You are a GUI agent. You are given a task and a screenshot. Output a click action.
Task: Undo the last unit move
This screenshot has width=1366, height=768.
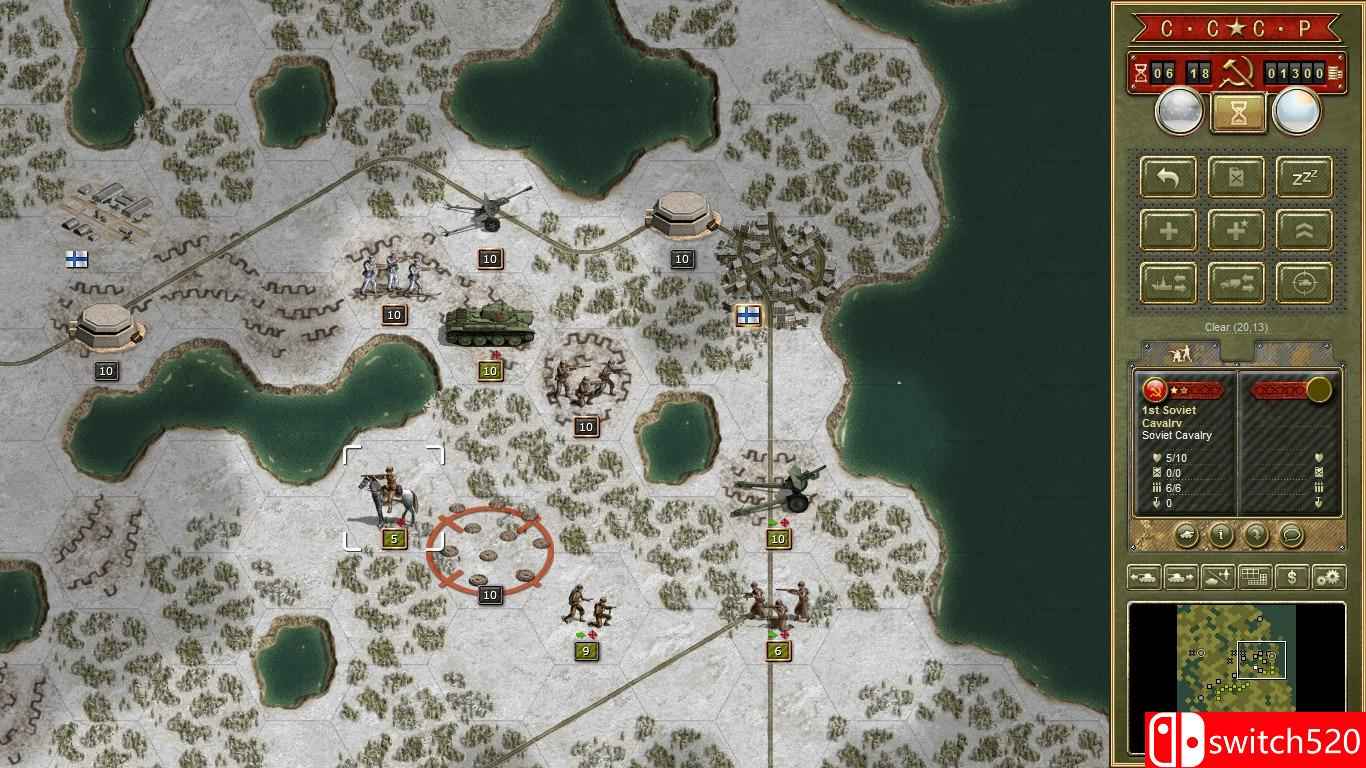coord(1166,177)
